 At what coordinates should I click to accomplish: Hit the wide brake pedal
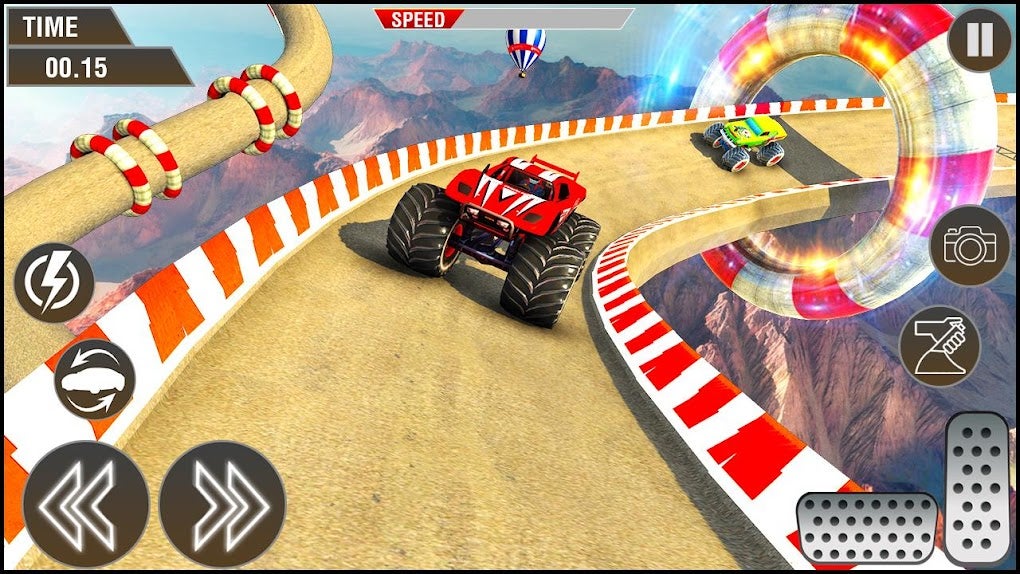866,528
